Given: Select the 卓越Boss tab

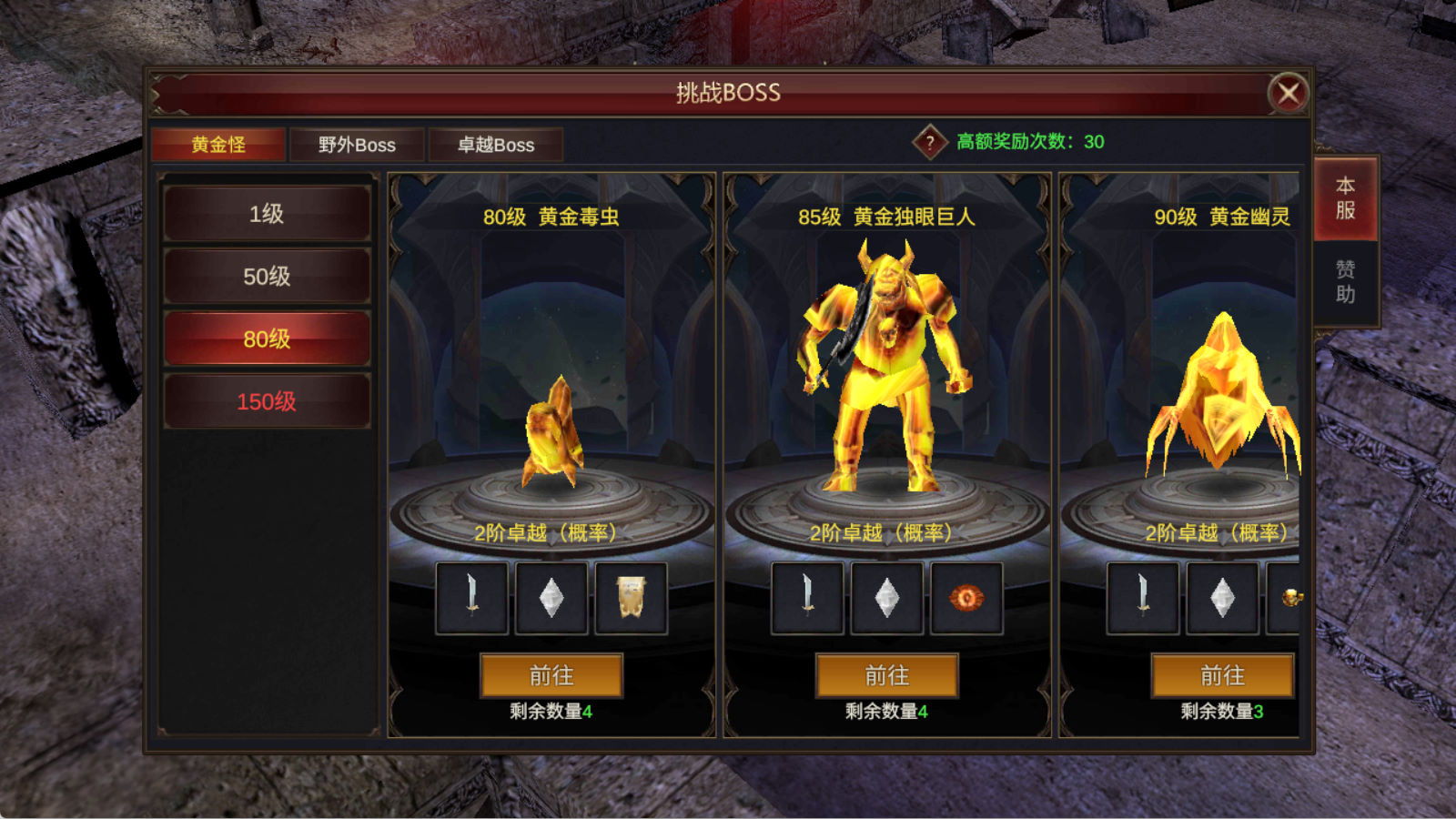Looking at the screenshot, I should (x=496, y=145).
